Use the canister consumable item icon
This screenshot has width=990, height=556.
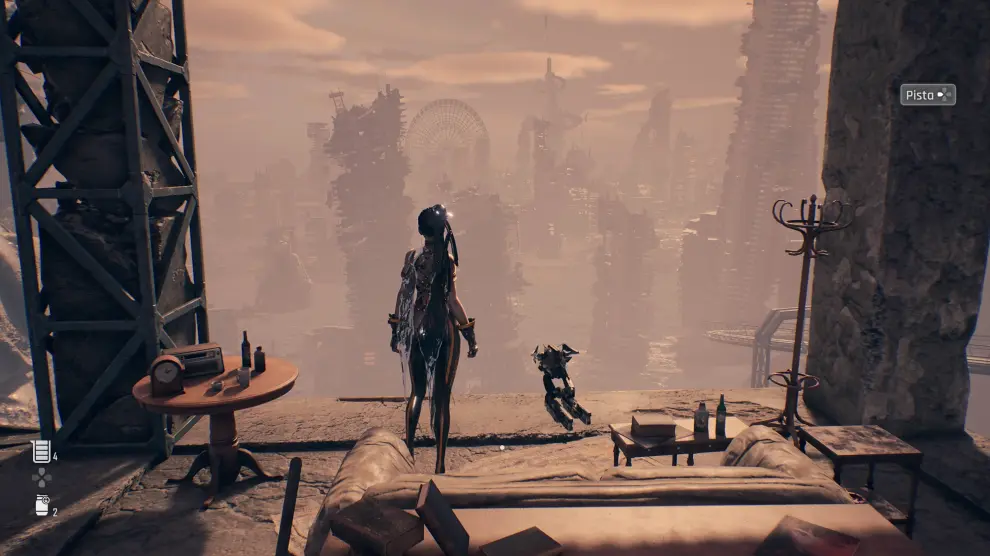41,505
